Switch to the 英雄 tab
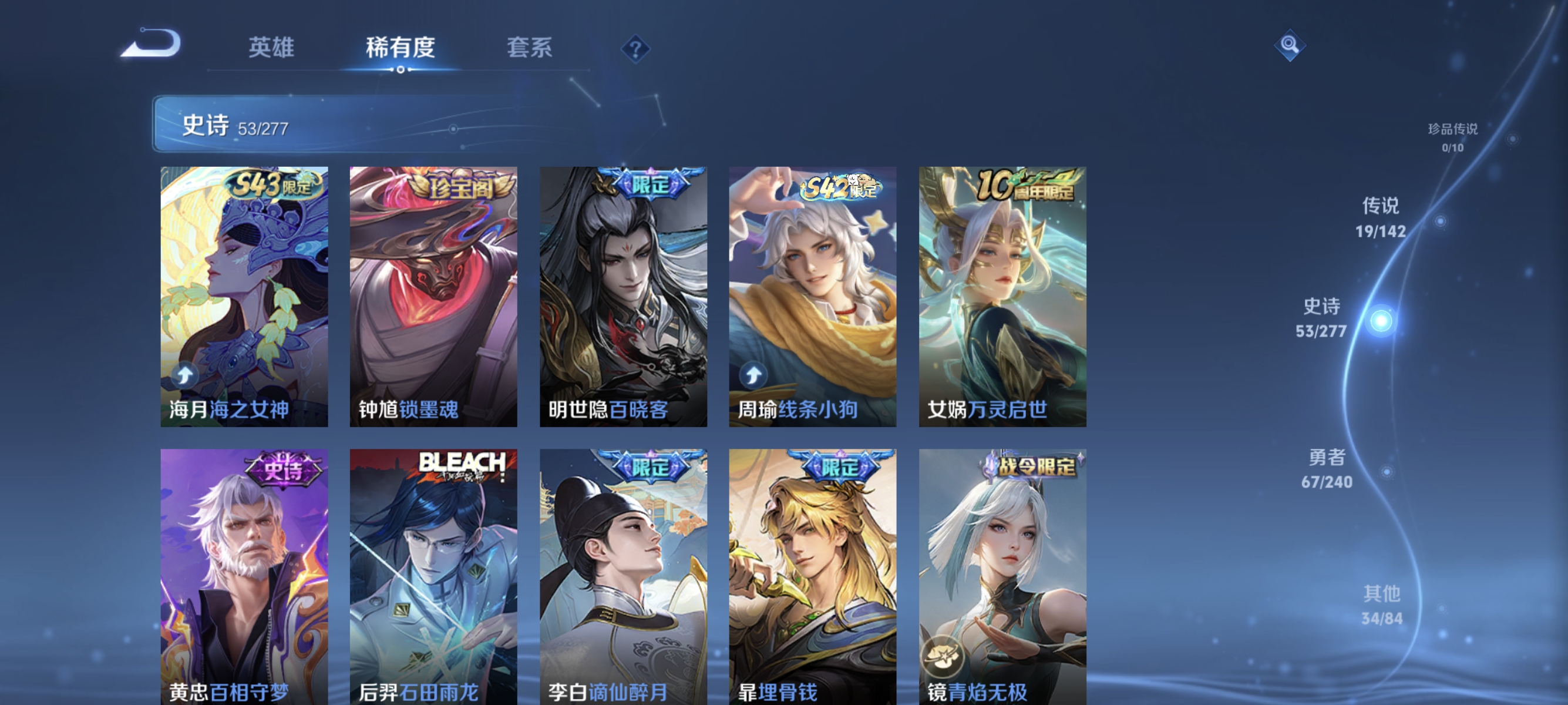This screenshot has width=1568, height=705. 271,49
